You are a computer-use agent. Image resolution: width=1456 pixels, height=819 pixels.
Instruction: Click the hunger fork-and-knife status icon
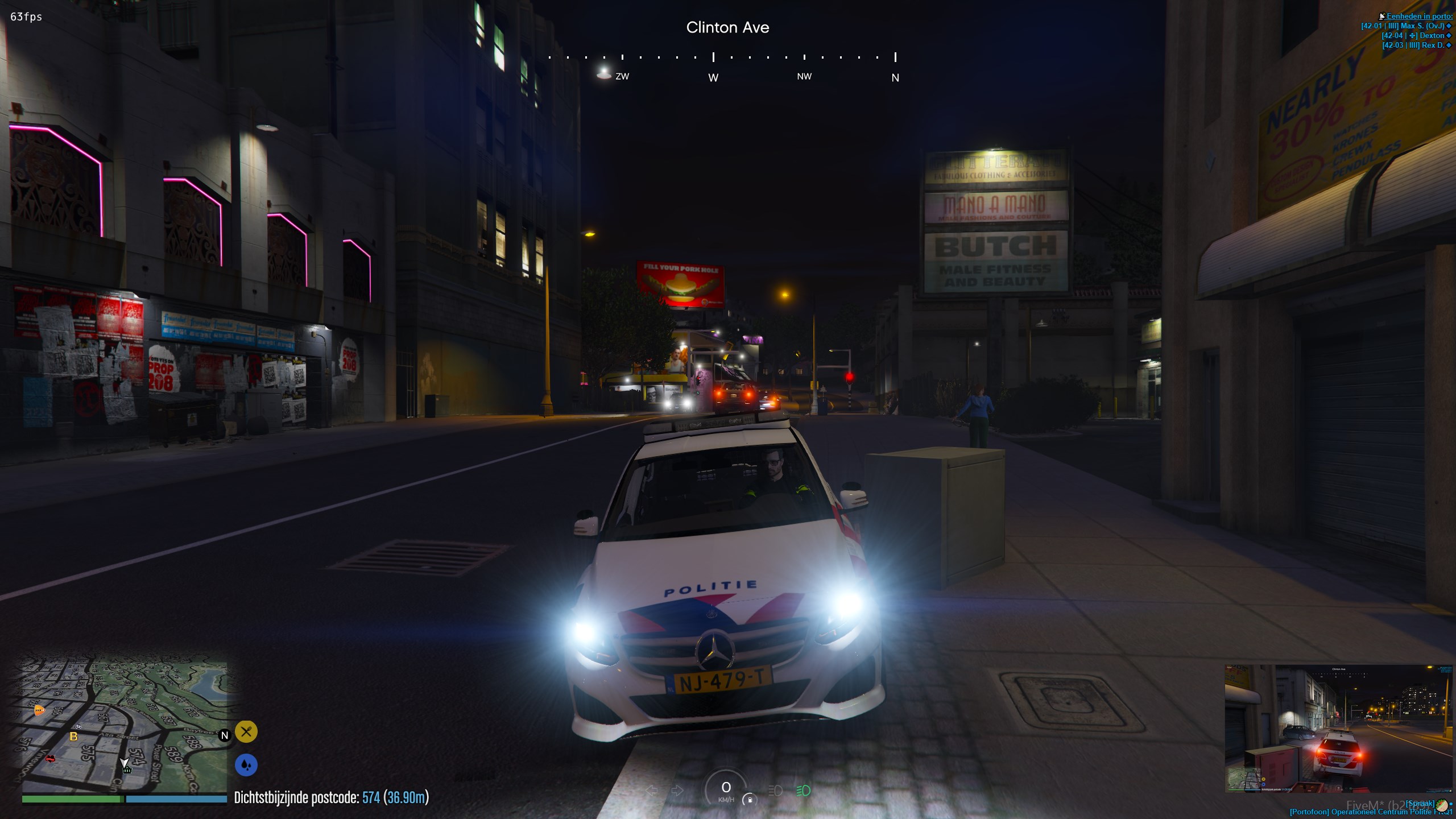click(x=246, y=732)
